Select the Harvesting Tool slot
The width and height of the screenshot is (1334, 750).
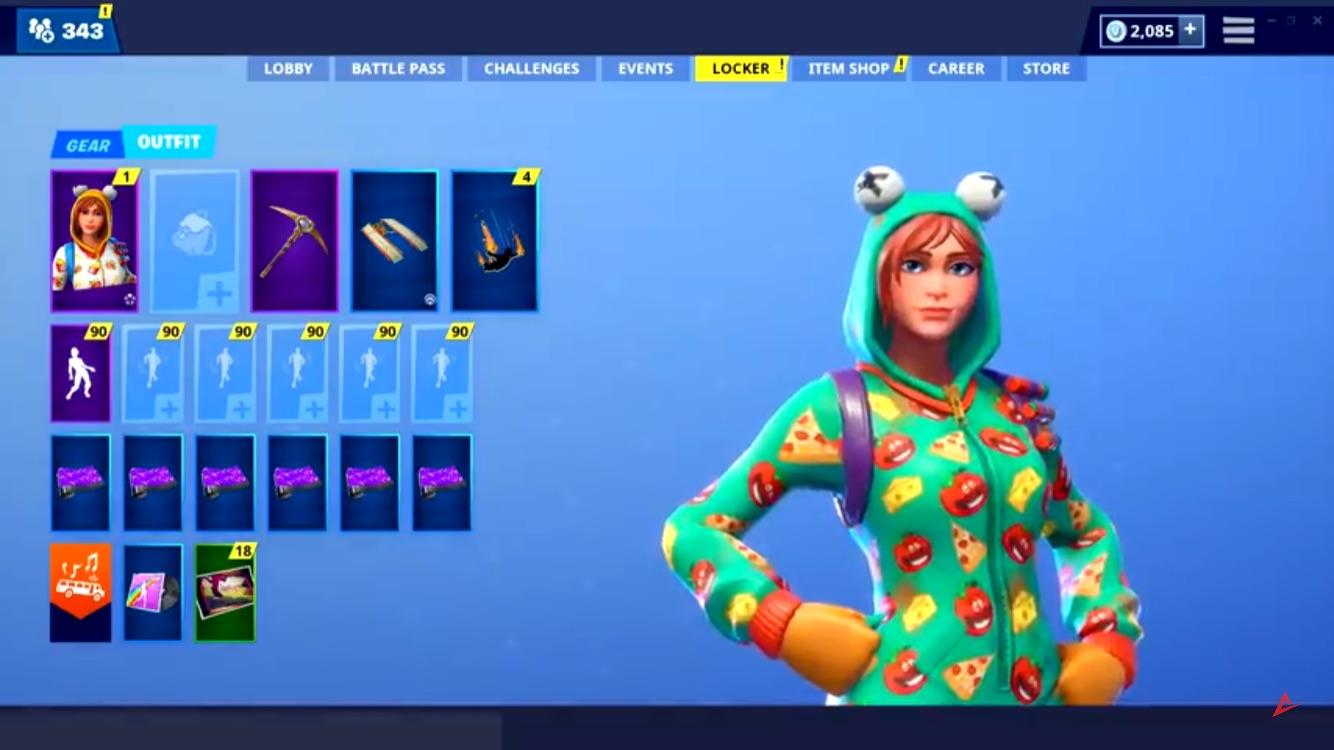[295, 239]
